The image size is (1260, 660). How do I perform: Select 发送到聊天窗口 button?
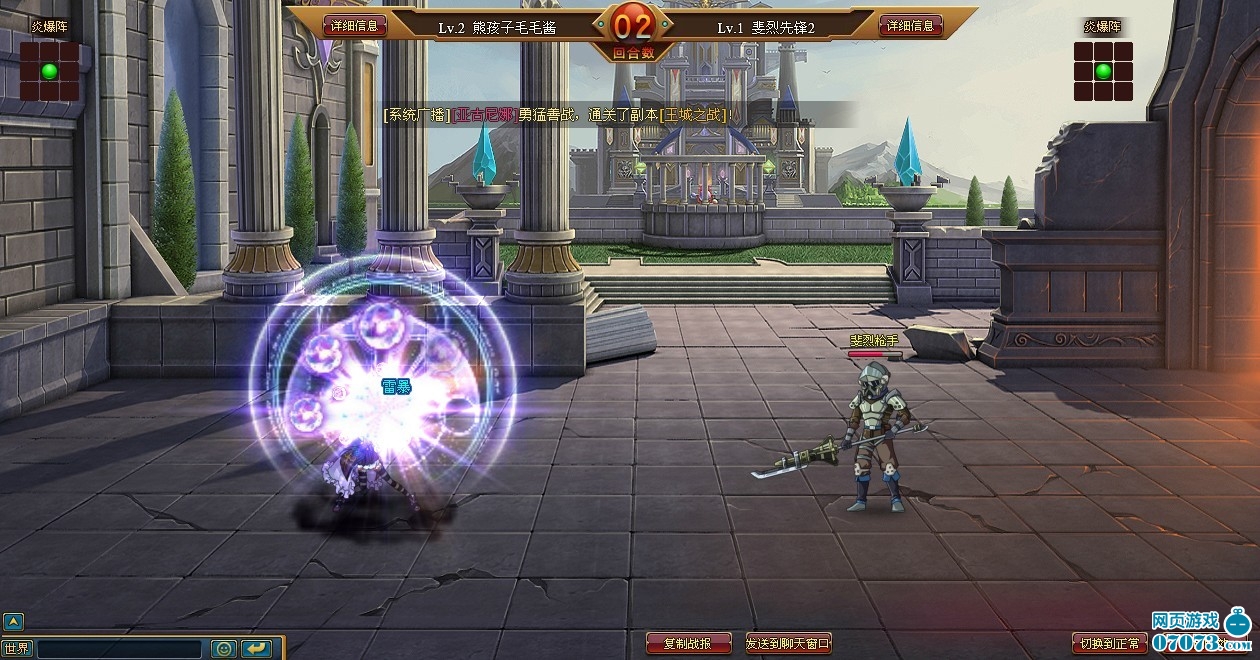pos(788,643)
